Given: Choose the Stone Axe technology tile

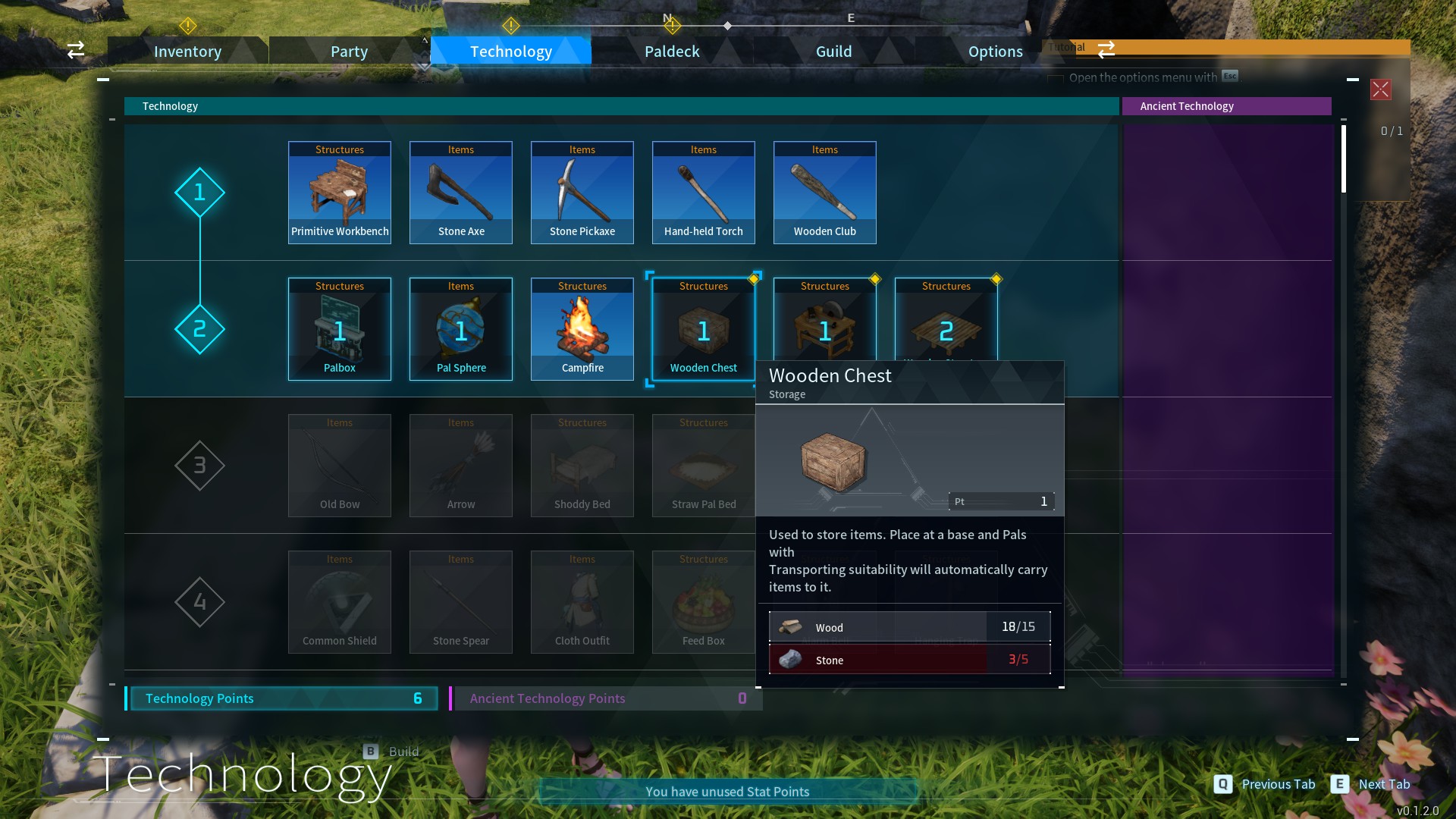Looking at the screenshot, I should pyautogui.click(x=461, y=193).
